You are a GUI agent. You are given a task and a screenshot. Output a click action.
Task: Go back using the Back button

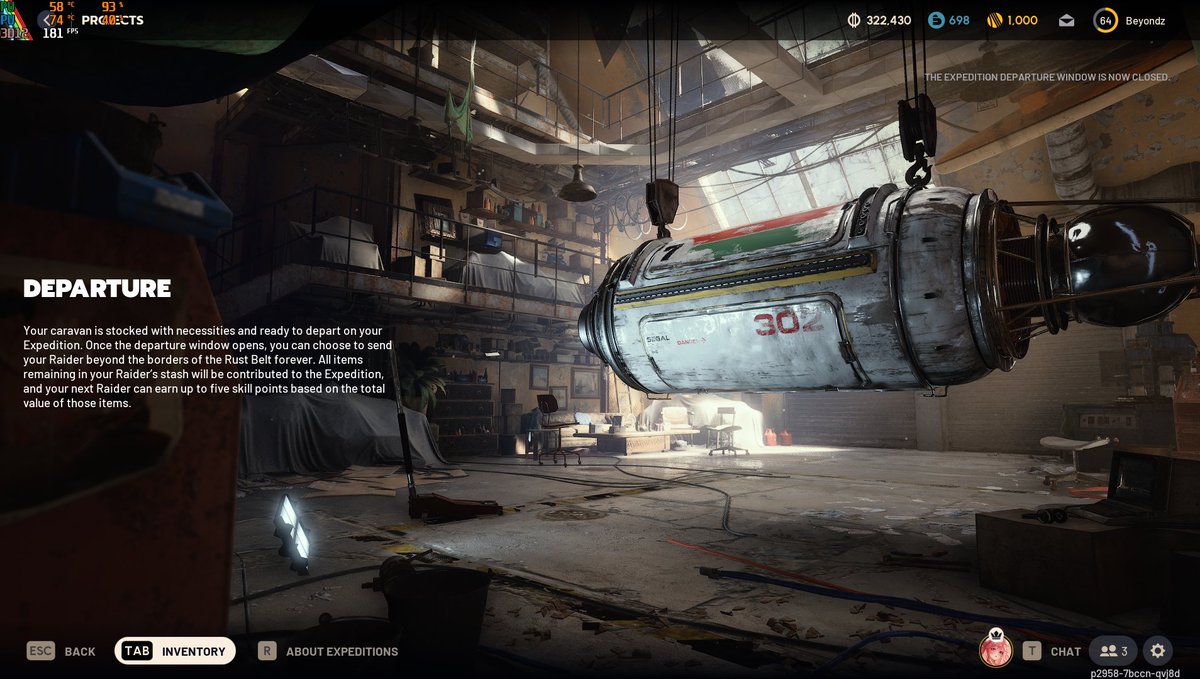pos(62,651)
